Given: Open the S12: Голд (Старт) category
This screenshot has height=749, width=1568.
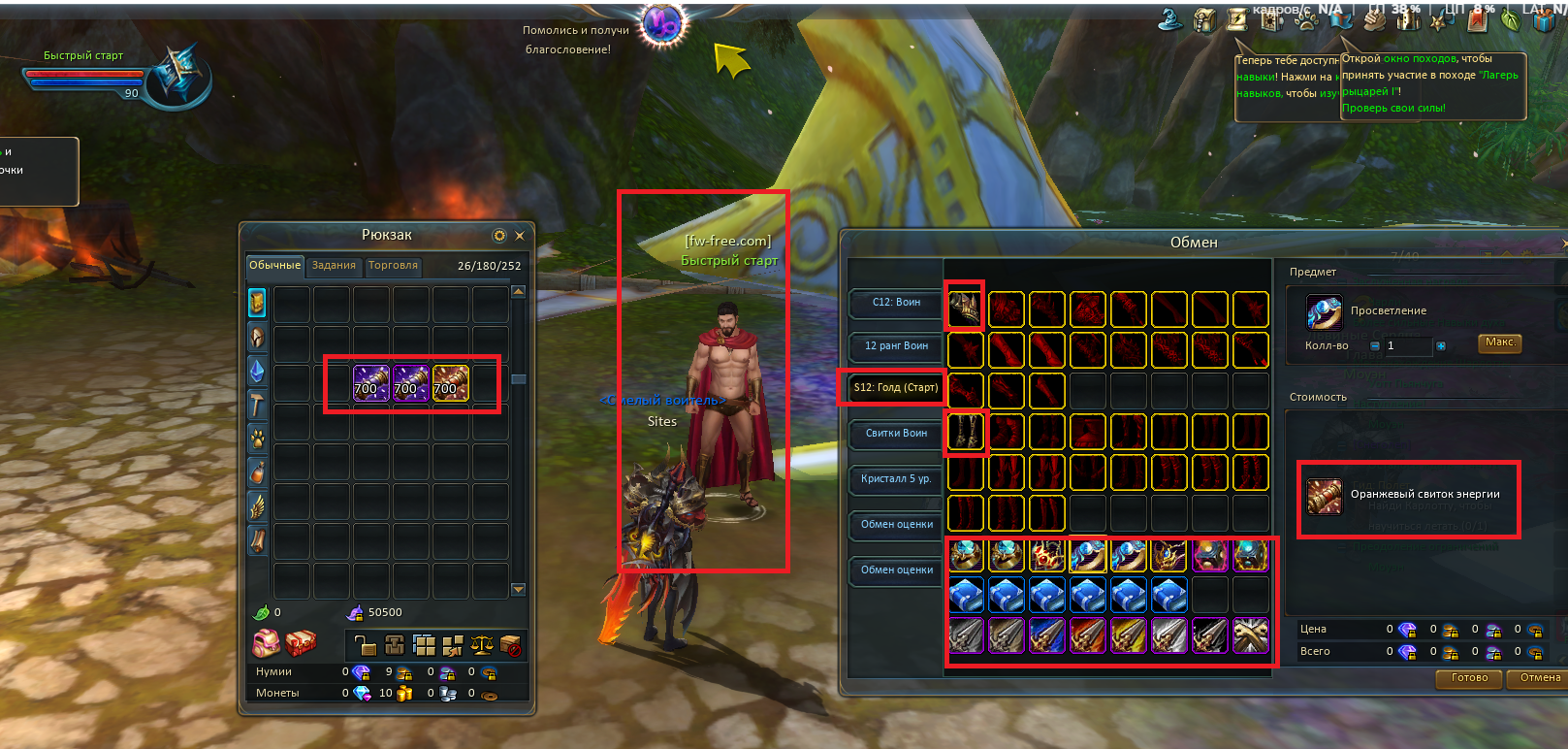Looking at the screenshot, I should tap(895, 388).
